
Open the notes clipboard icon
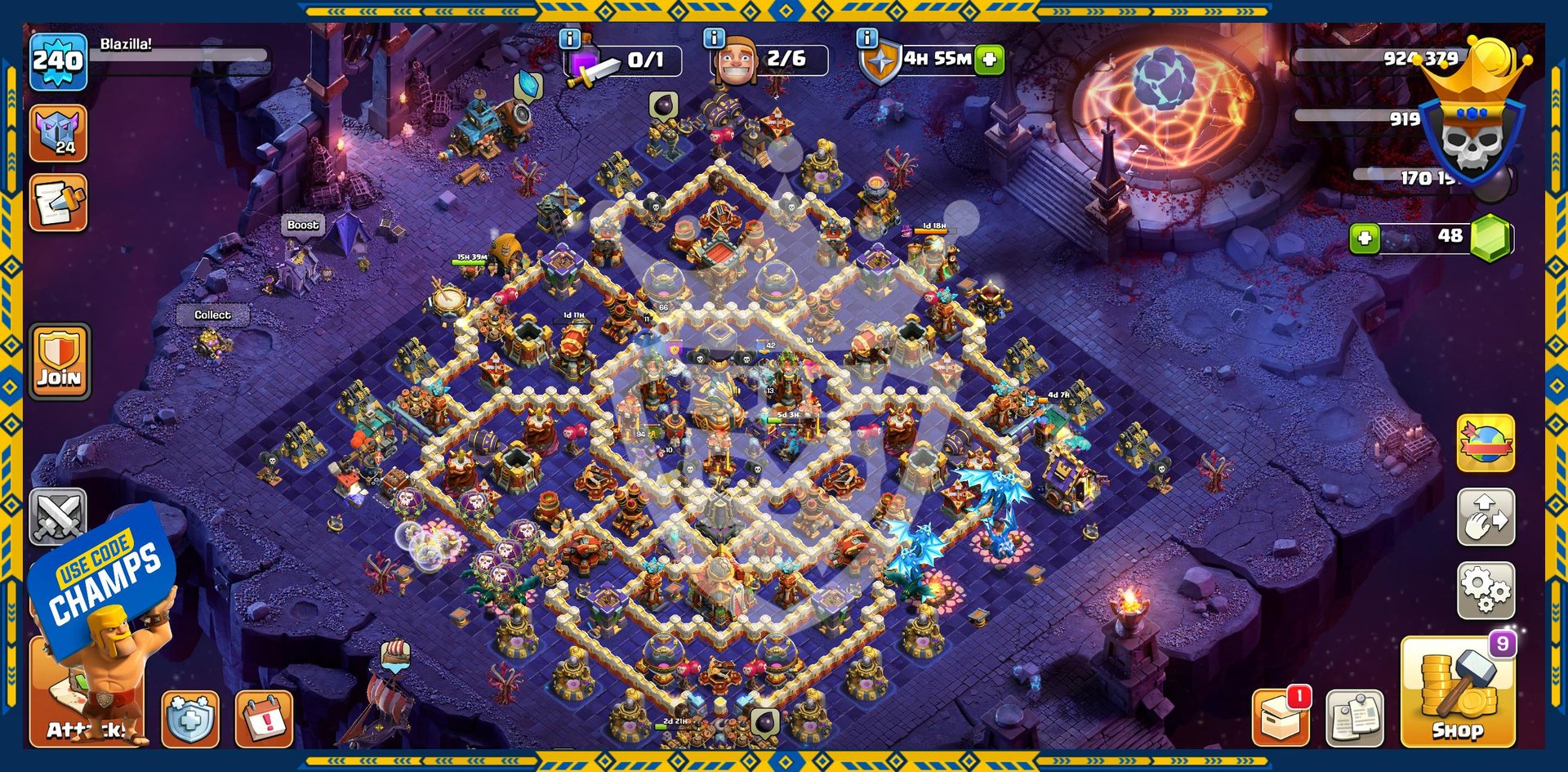1355,718
